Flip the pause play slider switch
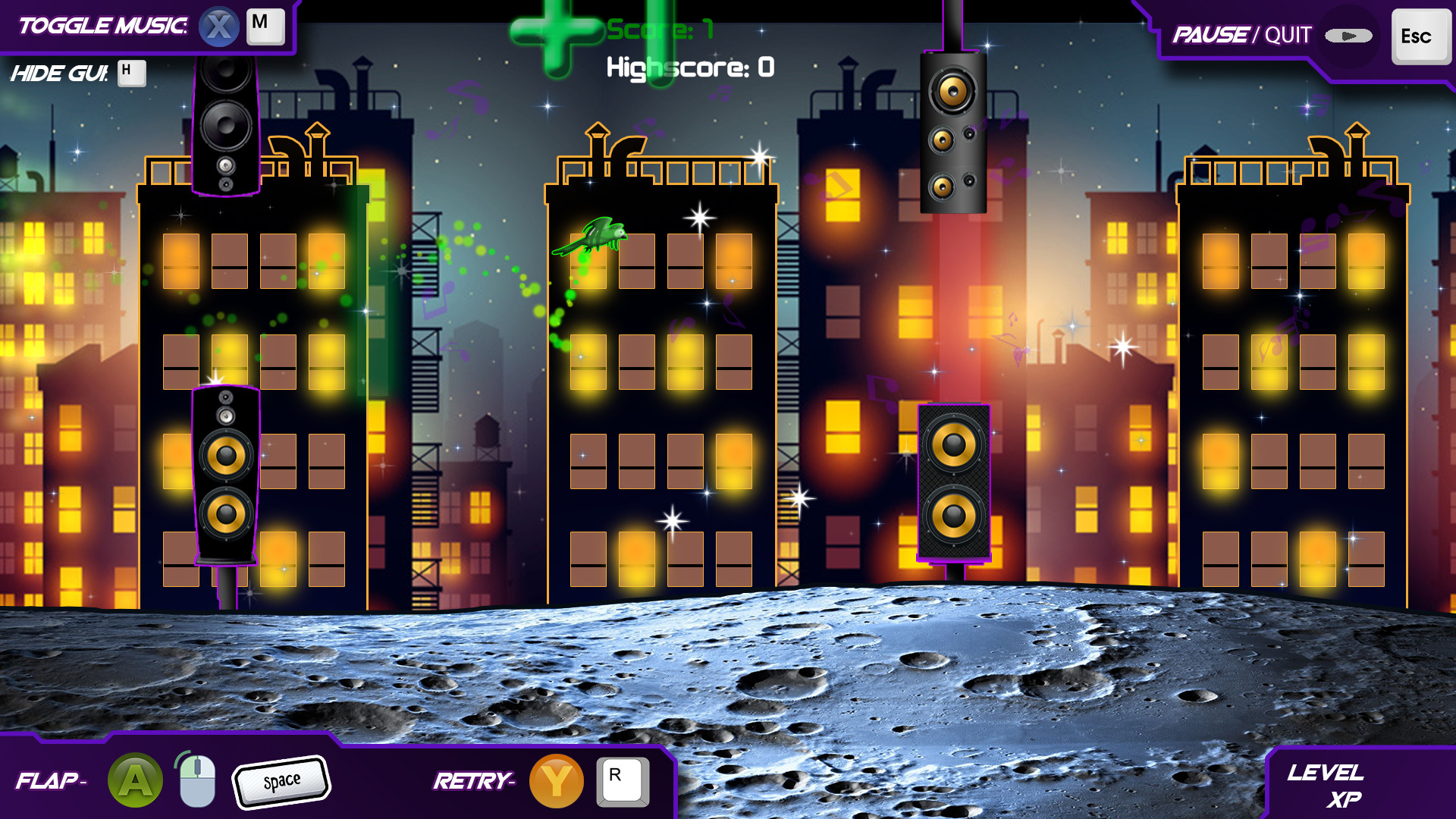Screen dimensions: 1456x819 (x=1348, y=34)
